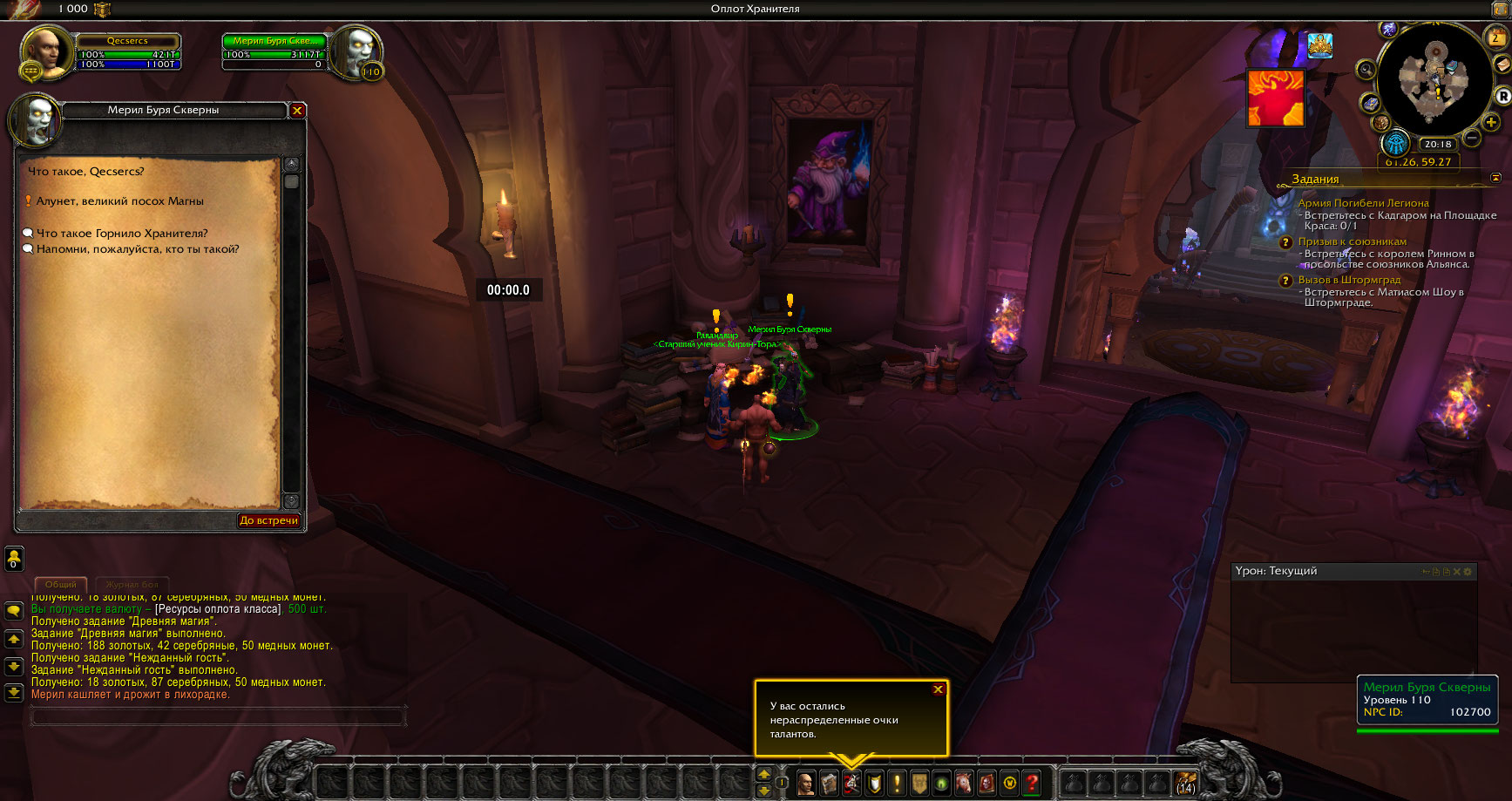1512x801 pixels.
Task: Open the achievements shield button
Action: (x=874, y=783)
